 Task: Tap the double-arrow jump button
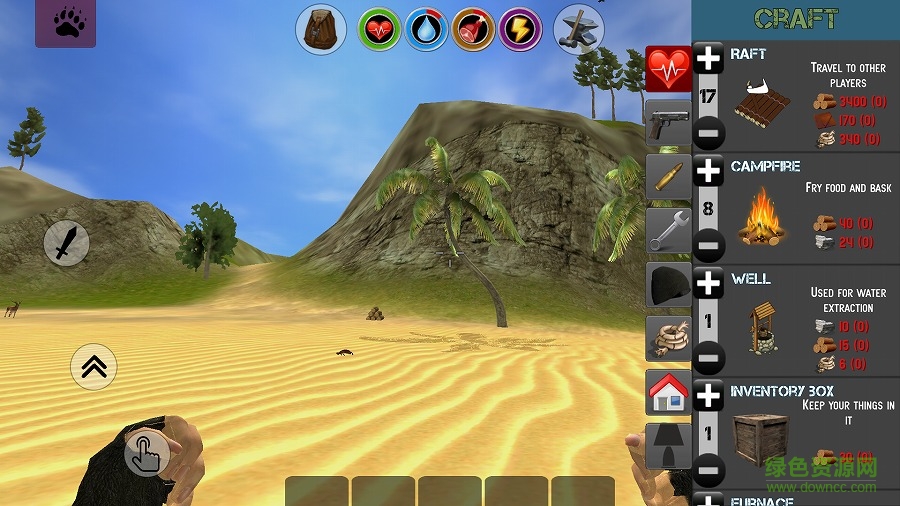[94, 367]
